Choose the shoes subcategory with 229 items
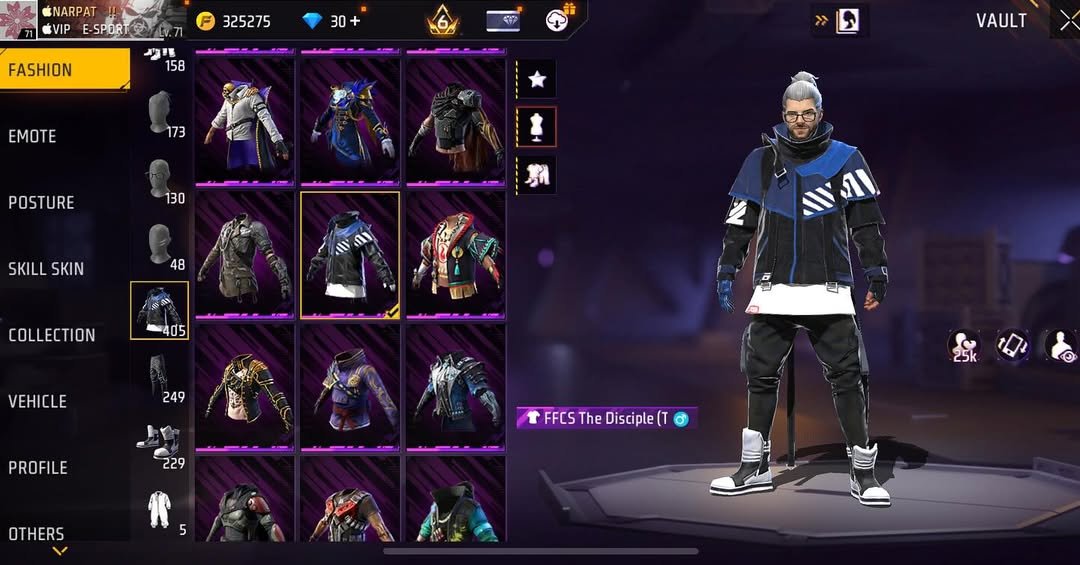This screenshot has height=565, width=1080. (160, 443)
